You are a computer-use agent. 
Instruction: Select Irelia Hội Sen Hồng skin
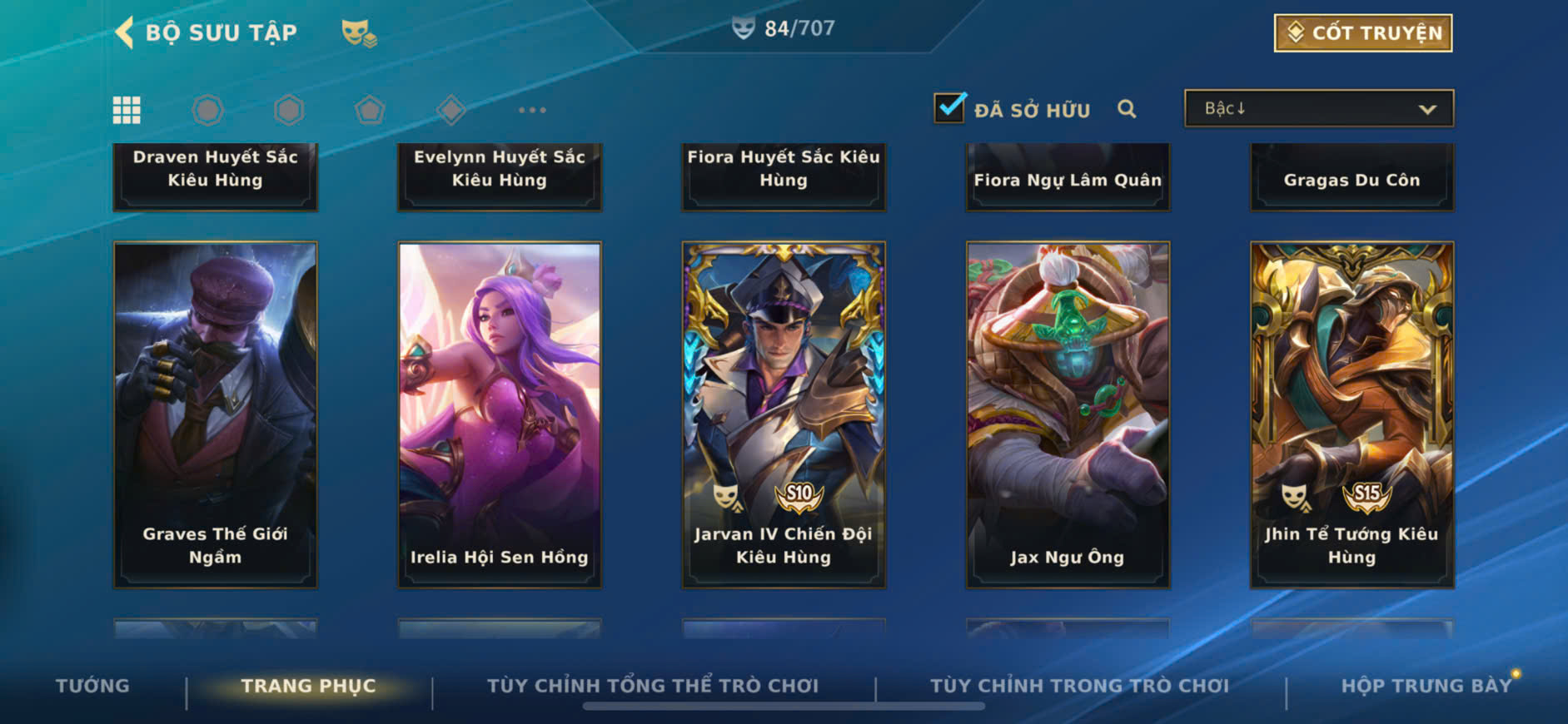pyautogui.click(x=500, y=414)
